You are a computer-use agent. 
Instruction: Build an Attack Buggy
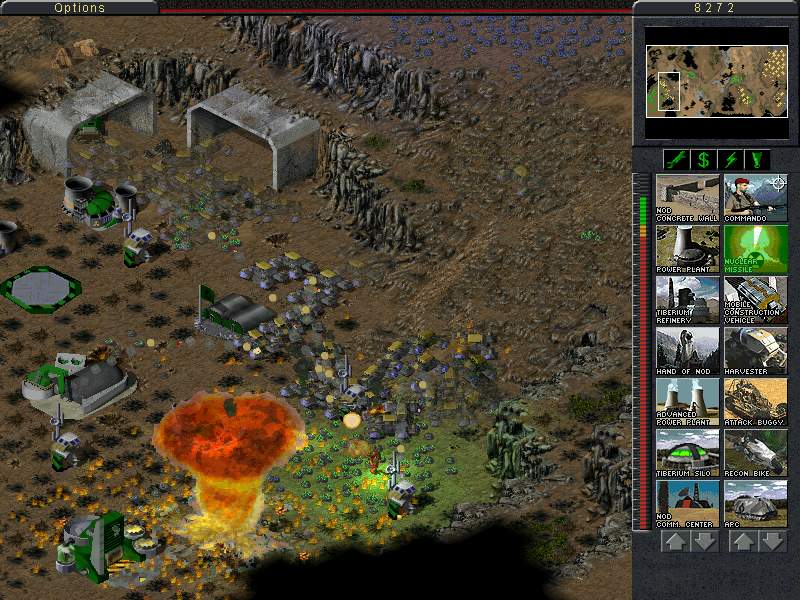755,402
